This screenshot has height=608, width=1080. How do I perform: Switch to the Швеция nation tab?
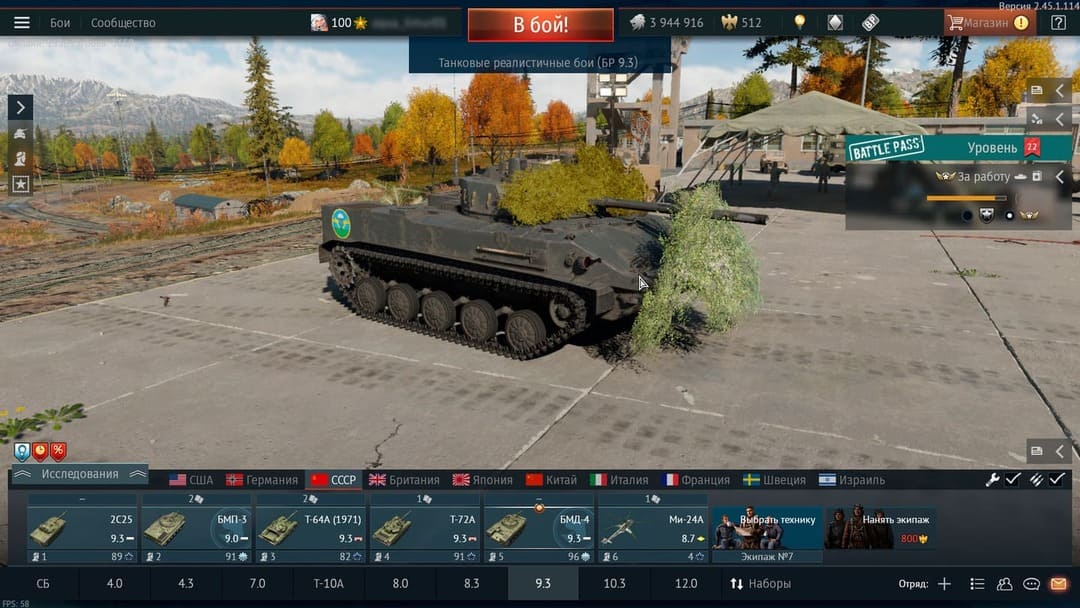[774, 480]
